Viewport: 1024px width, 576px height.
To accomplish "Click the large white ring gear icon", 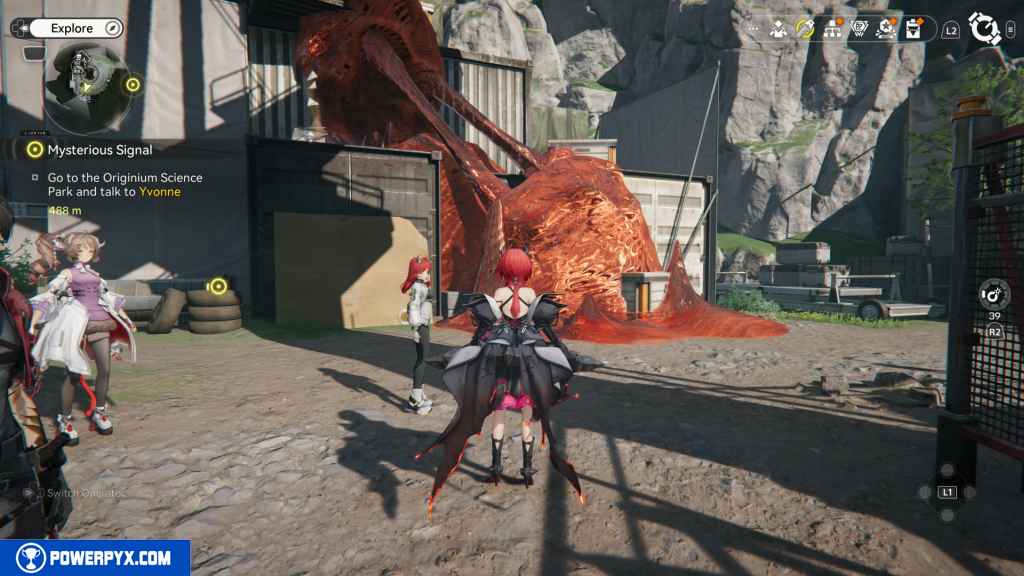I will point(985,29).
